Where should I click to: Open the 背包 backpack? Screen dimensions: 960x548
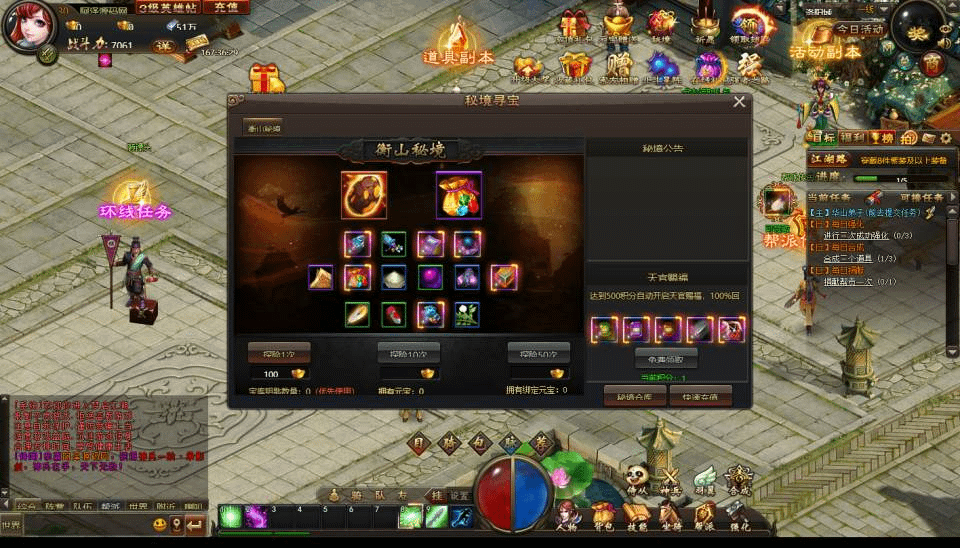coord(602,512)
